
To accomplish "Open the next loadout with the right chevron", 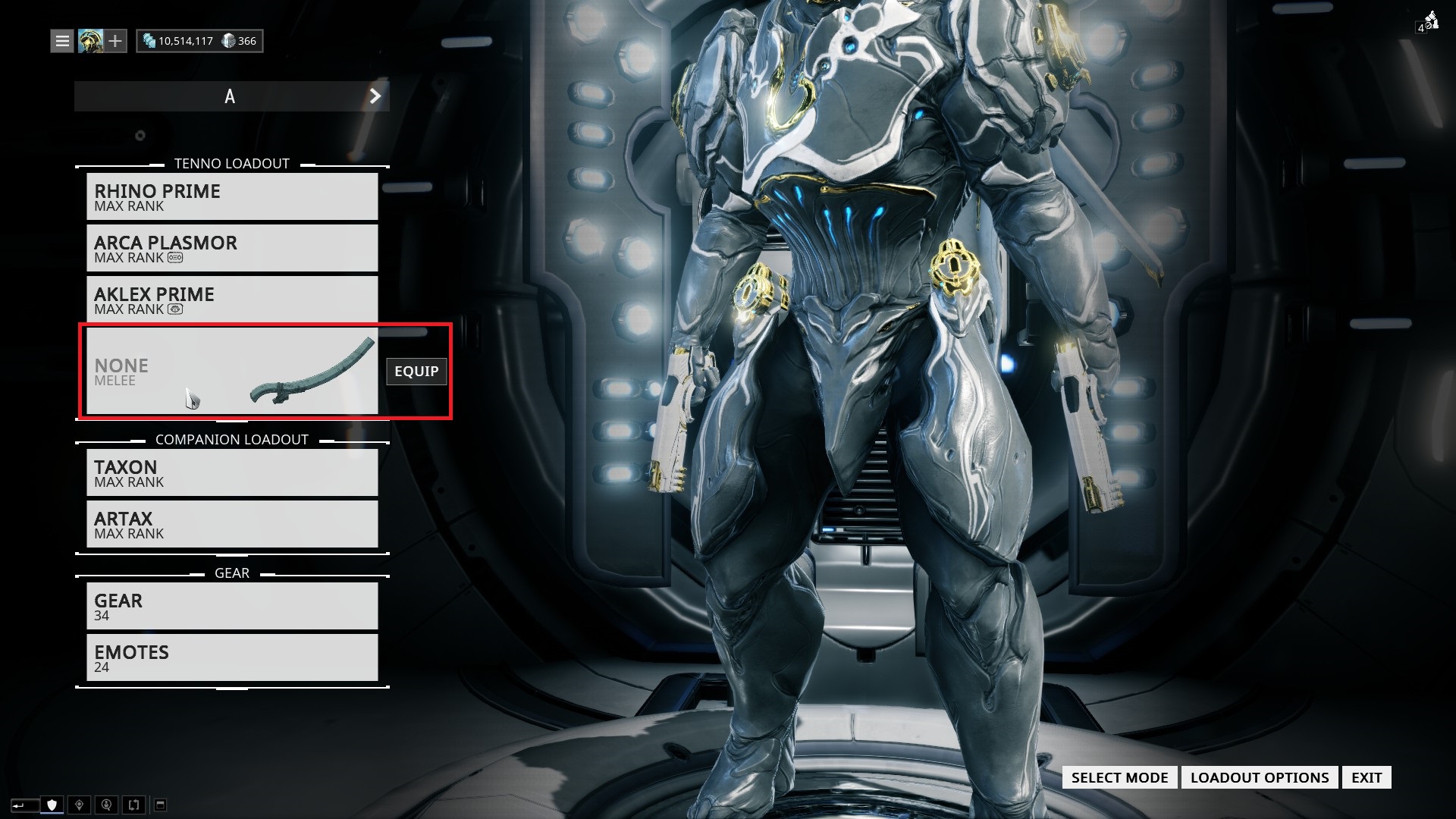I will pos(374,96).
